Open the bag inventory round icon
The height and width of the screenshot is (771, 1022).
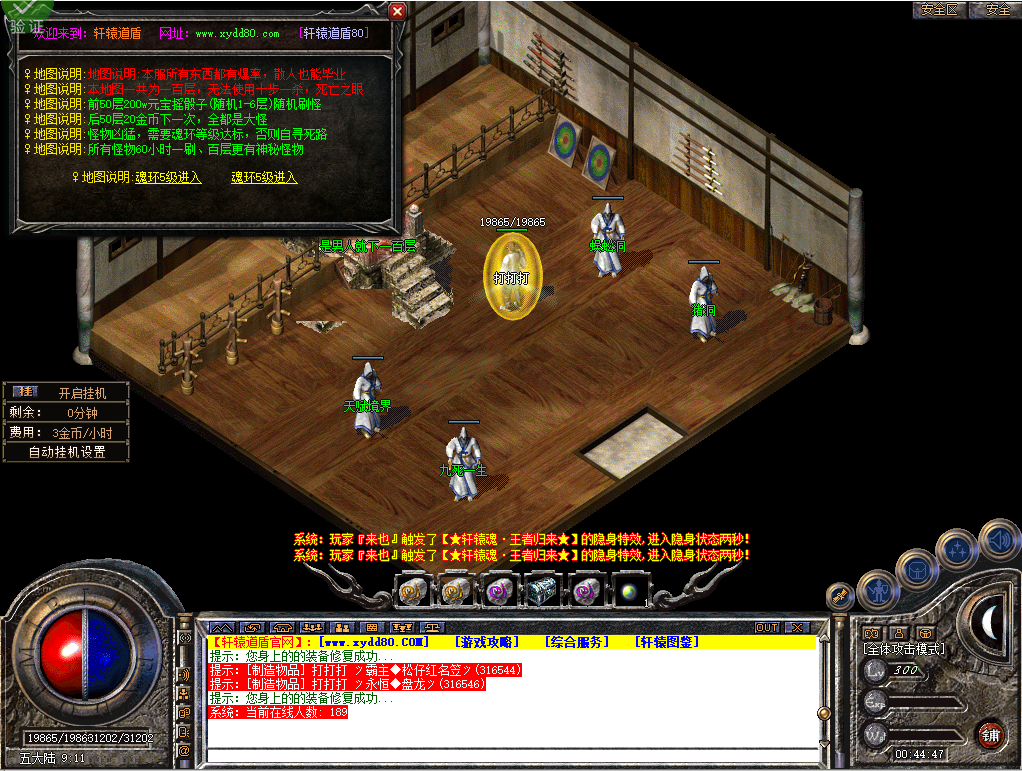(x=917, y=569)
